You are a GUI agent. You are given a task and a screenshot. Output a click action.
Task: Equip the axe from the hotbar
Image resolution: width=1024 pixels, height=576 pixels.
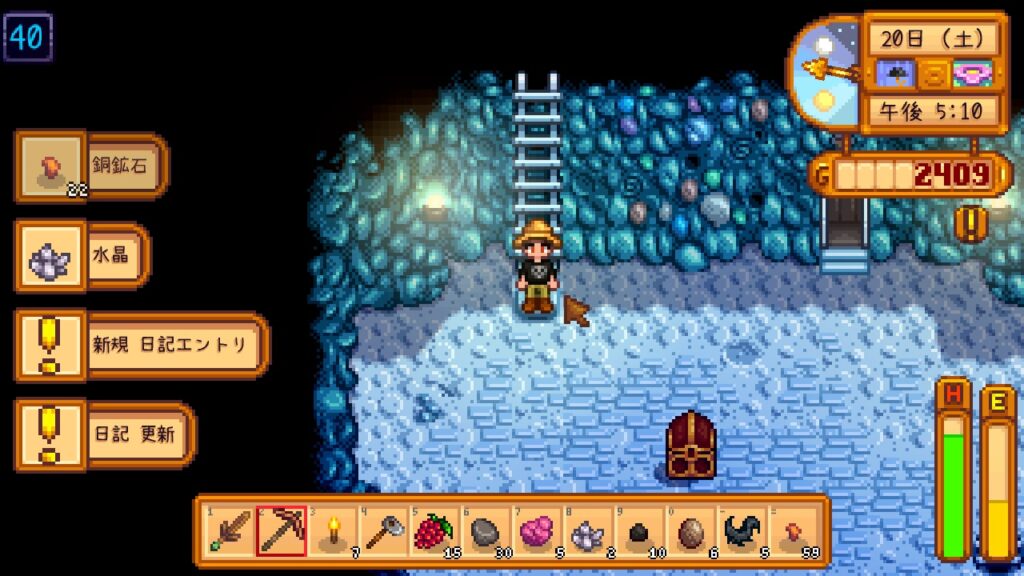coord(383,531)
